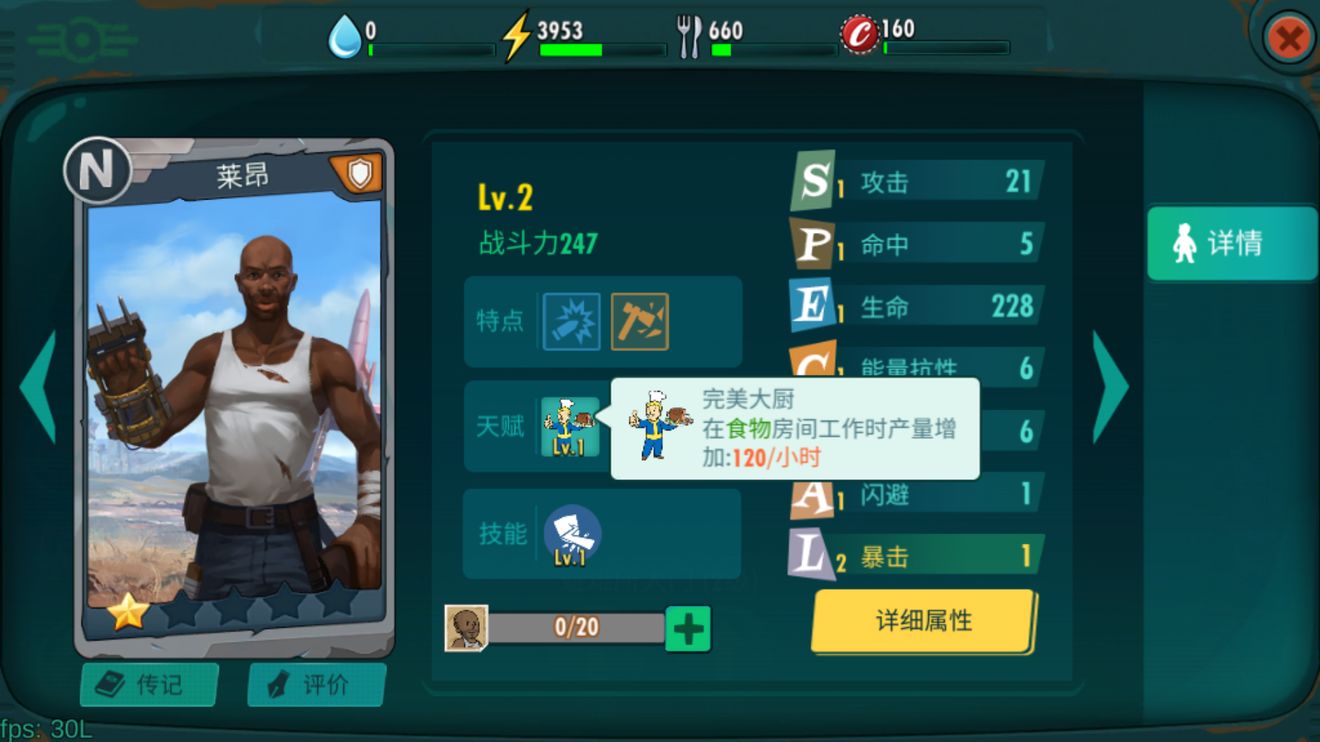Screen dimensions: 1320x742
Task: Switch to the 详情 details tab
Action: click(x=1229, y=242)
